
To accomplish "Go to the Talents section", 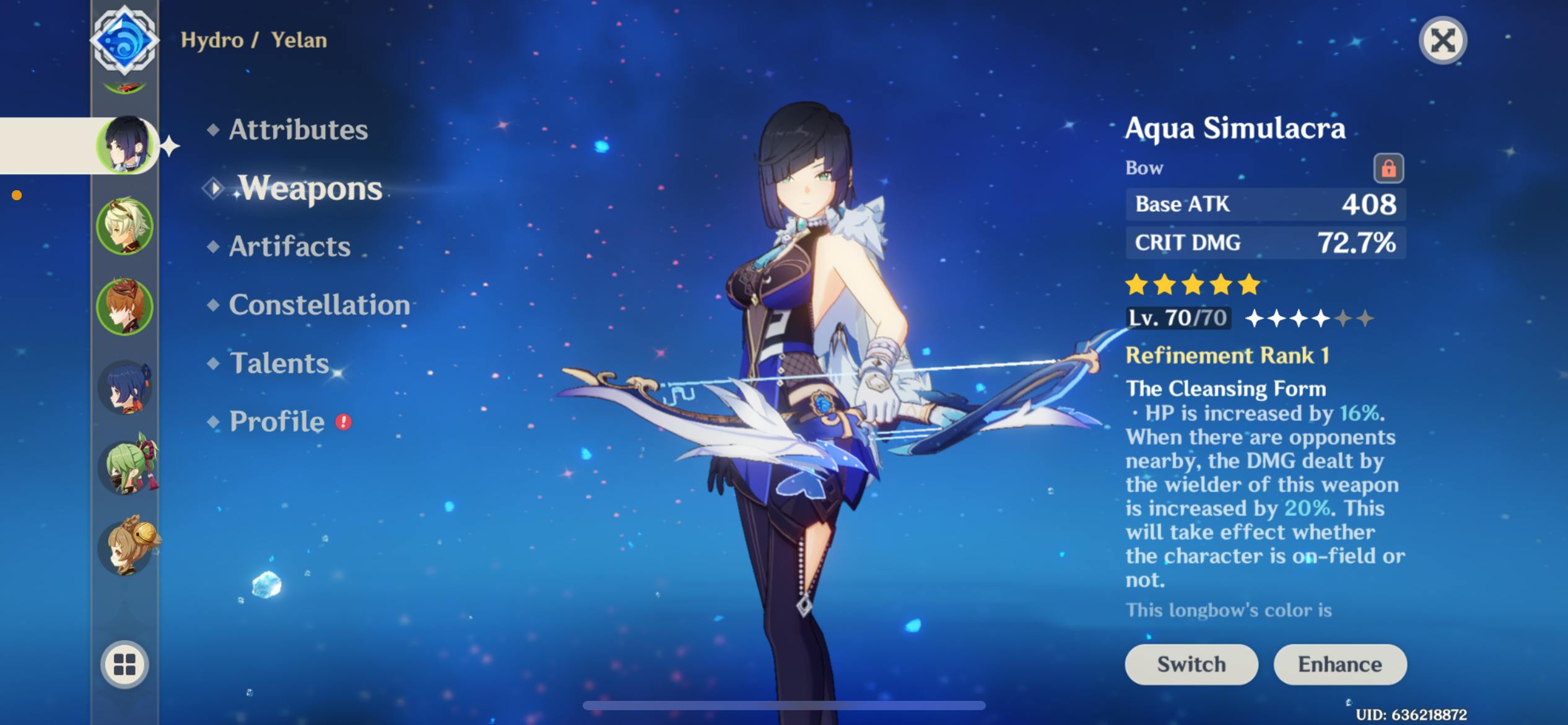I will point(279,363).
